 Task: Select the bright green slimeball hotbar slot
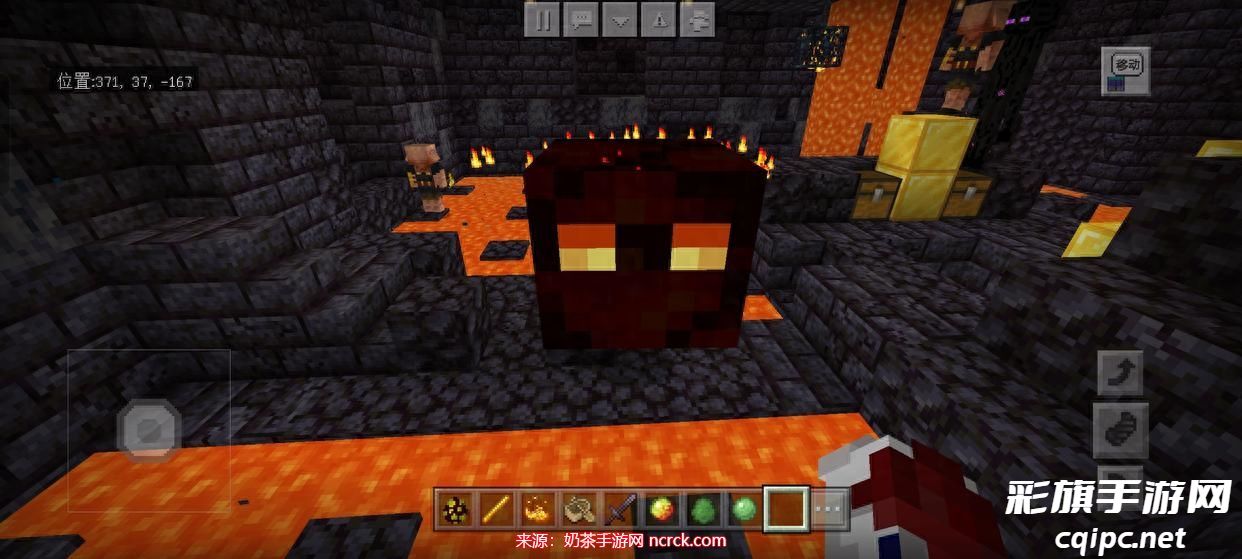coord(743,510)
